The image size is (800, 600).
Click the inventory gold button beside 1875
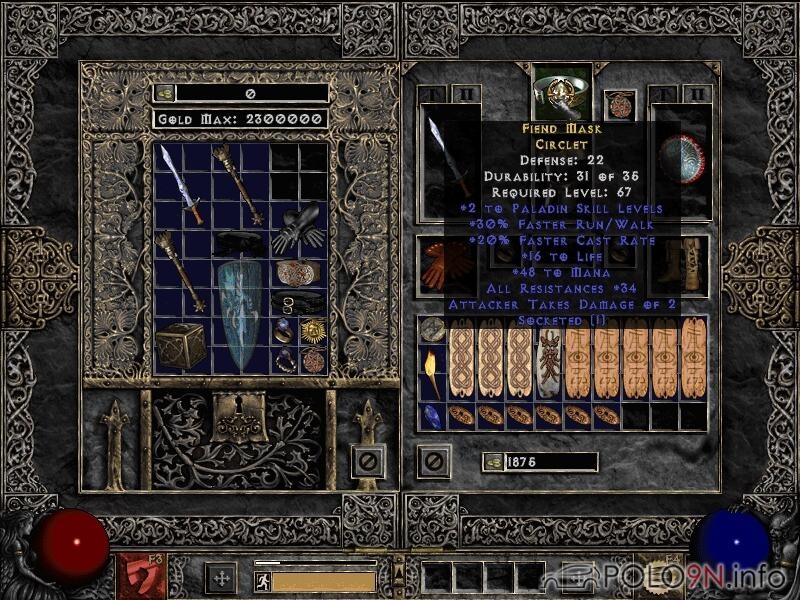(493, 461)
